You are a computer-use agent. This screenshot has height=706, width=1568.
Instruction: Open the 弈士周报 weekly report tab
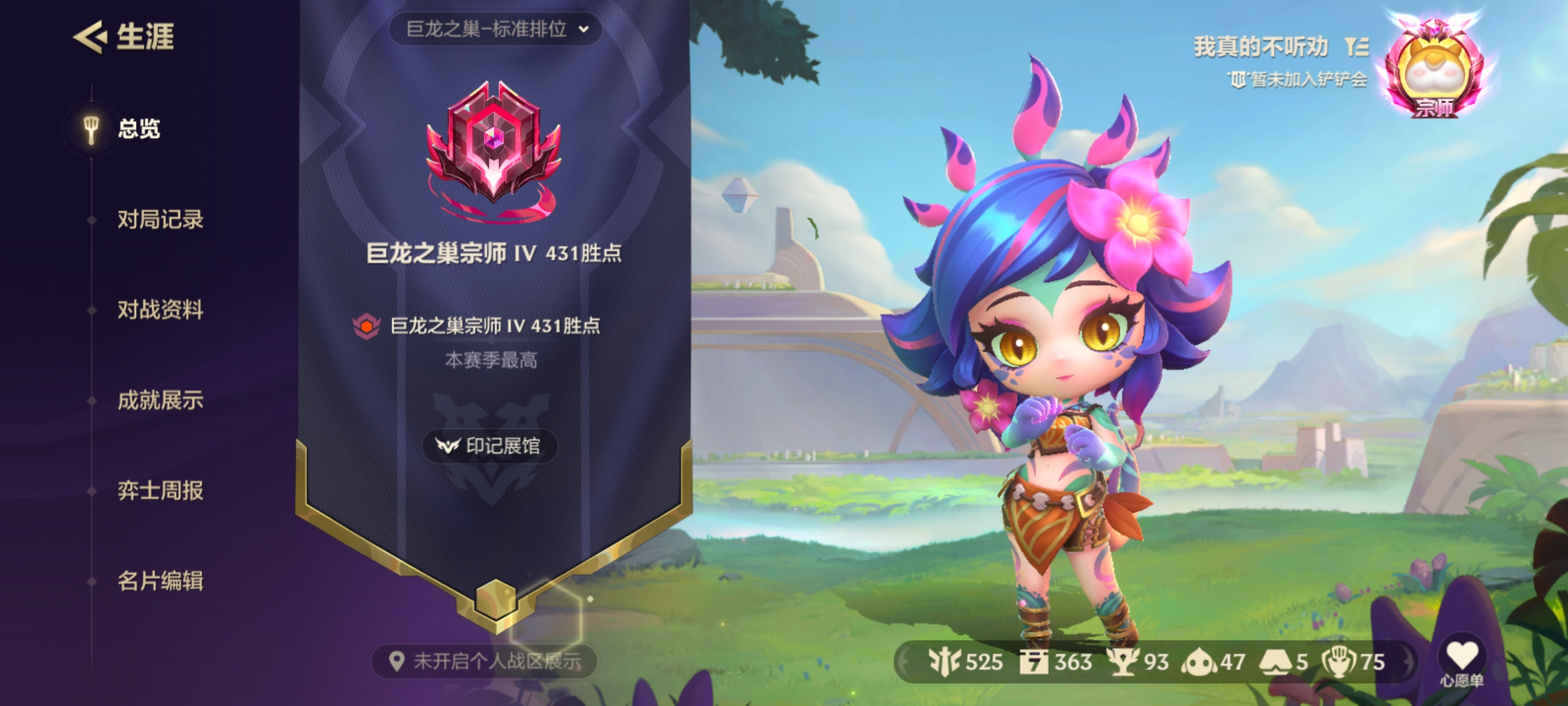pyautogui.click(x=160, y=490)
